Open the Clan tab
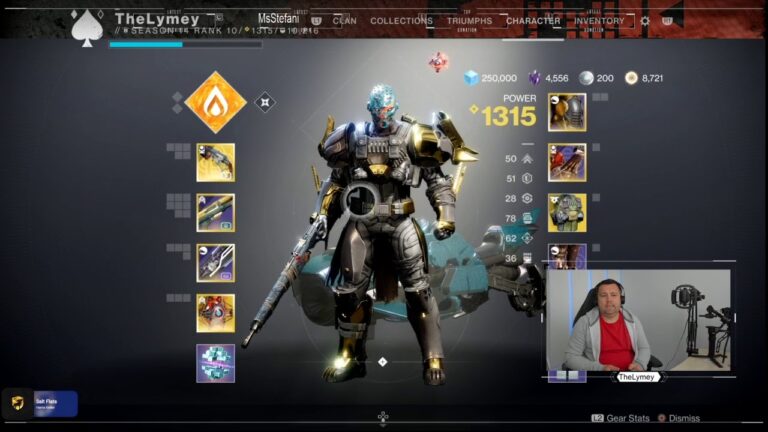 [x=344, y=20]
